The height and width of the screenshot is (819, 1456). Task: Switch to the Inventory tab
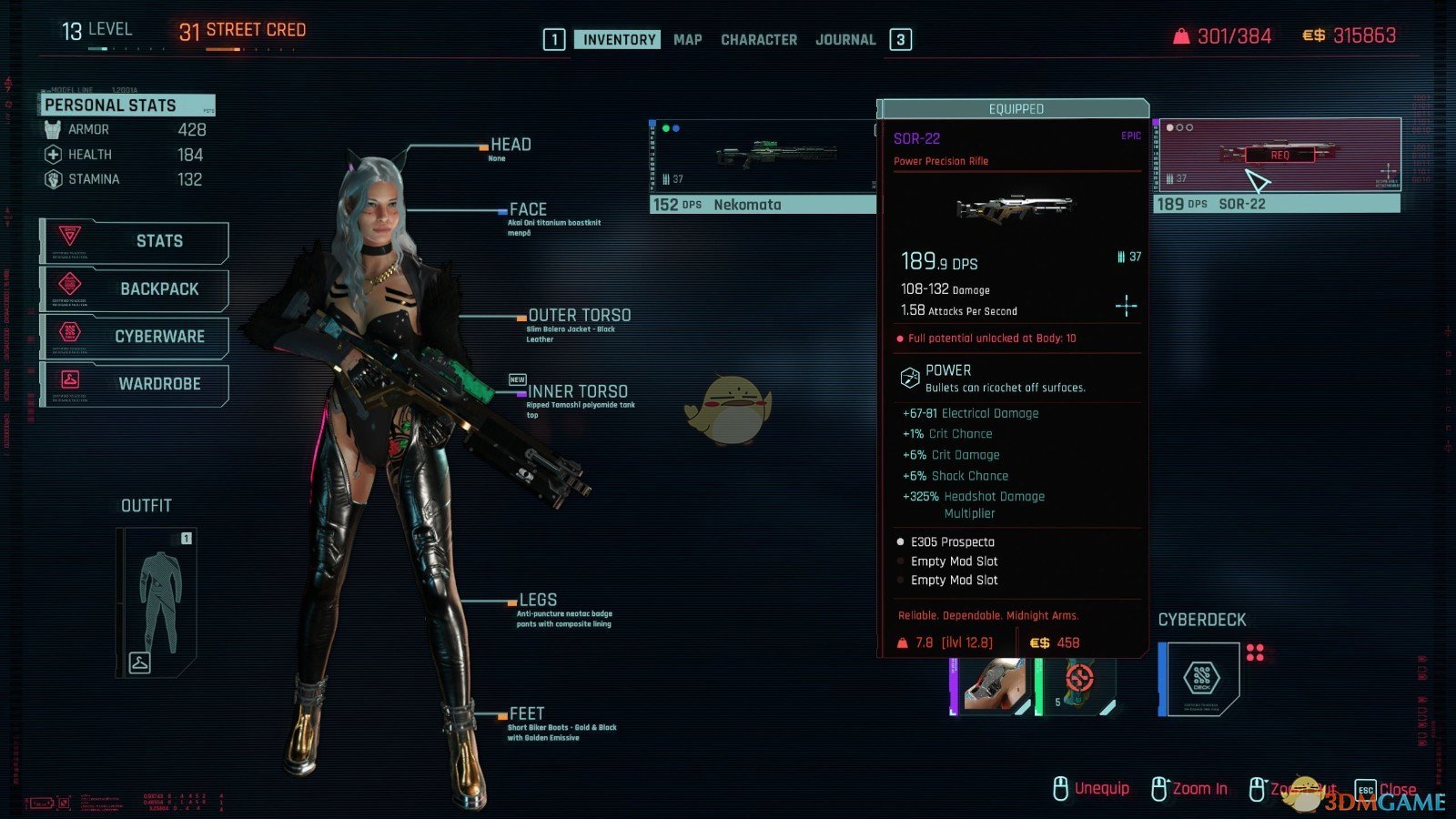click(618, 39)
